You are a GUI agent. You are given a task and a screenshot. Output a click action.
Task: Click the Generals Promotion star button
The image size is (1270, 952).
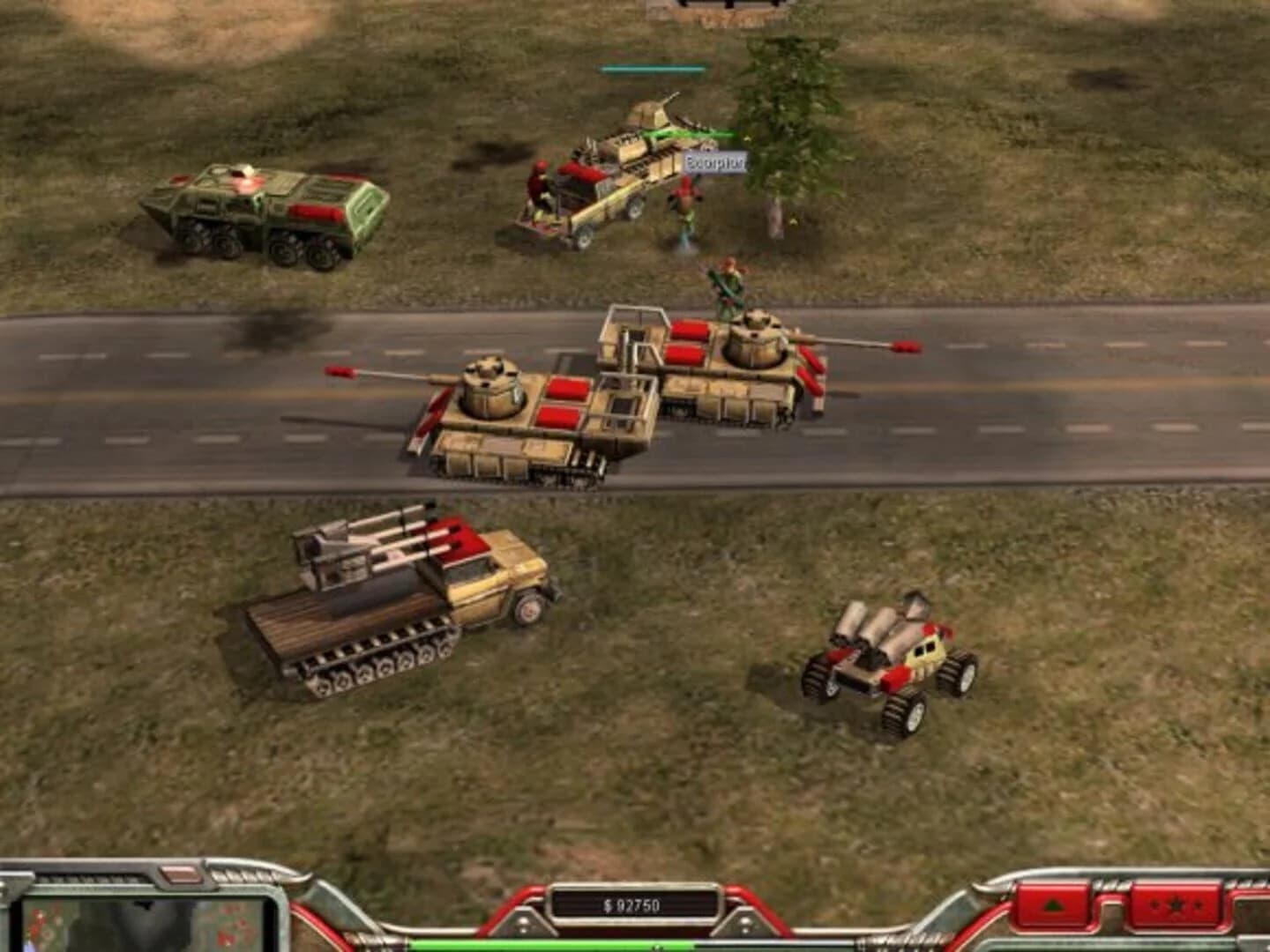point(1178,904)
